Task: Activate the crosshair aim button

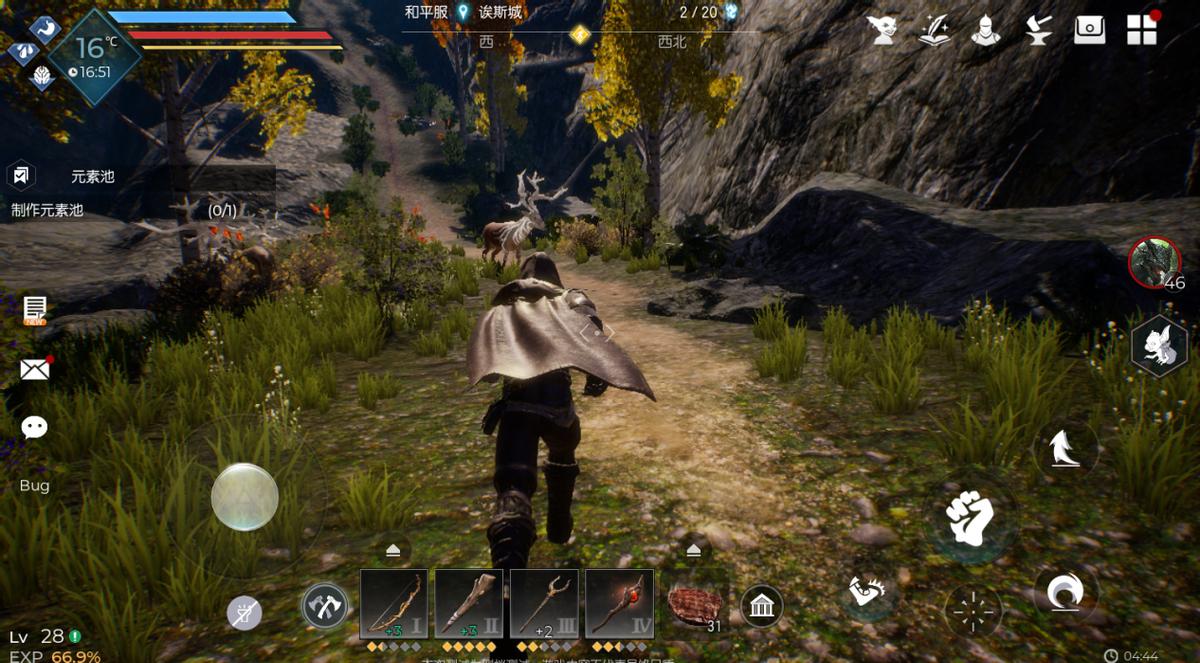Action: pyautogui.click(x=972, y=610)
